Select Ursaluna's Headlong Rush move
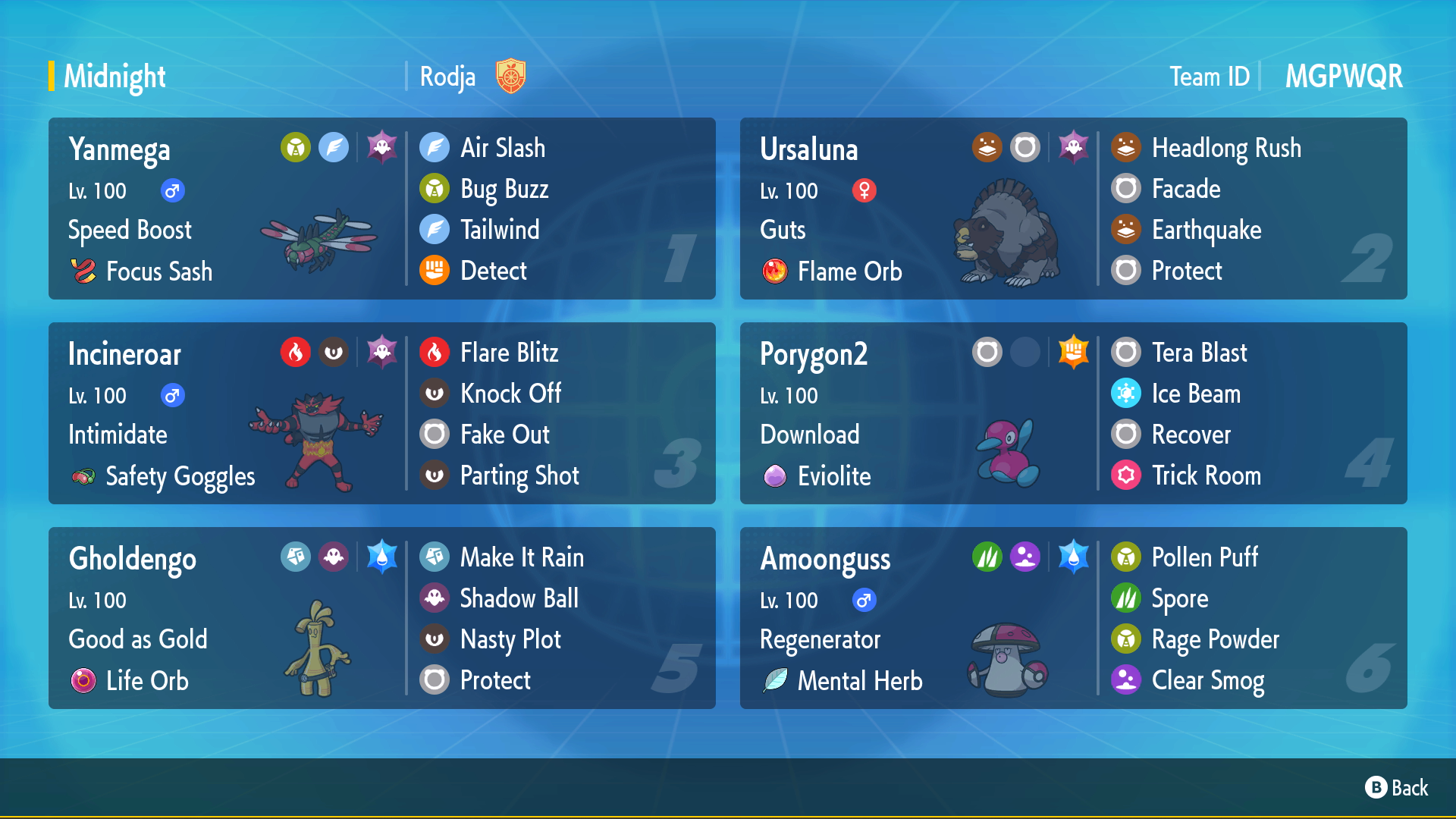 point(1225,148)
